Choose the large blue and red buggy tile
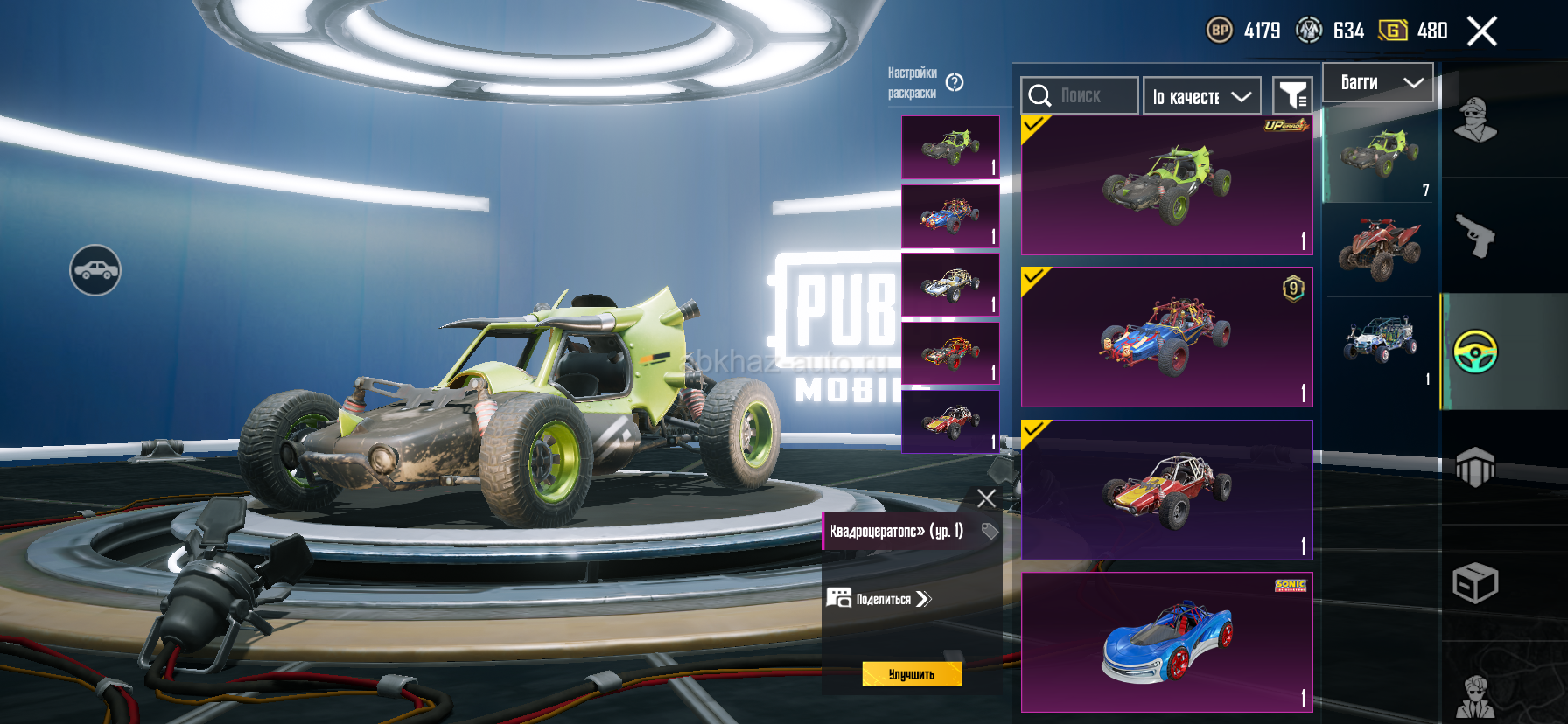The width and height of the screenshot is (1568, 724). [1166, 338]
